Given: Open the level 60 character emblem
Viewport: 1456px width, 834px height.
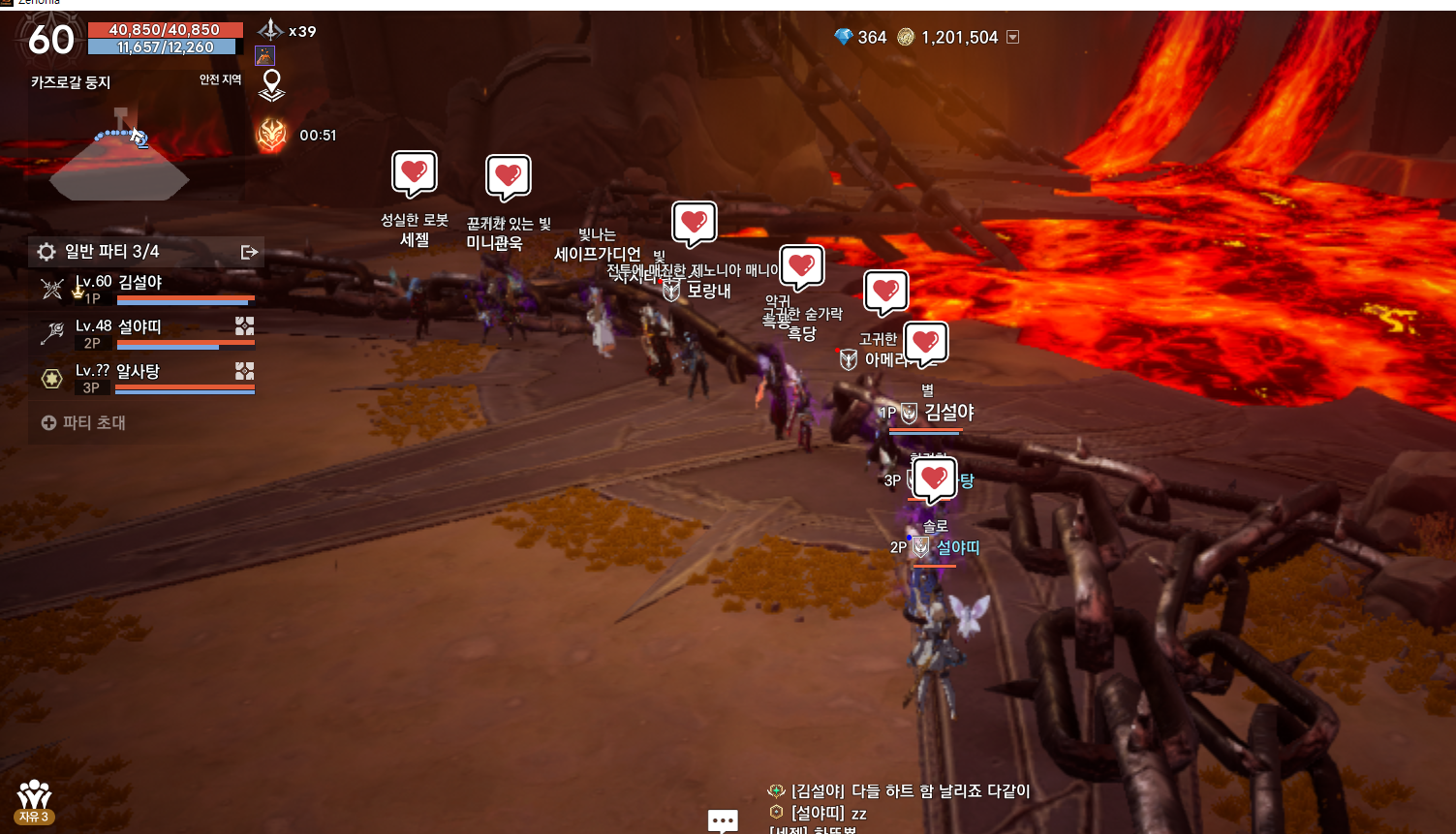Looking at the screenshot, I should [x=50, y=39].
